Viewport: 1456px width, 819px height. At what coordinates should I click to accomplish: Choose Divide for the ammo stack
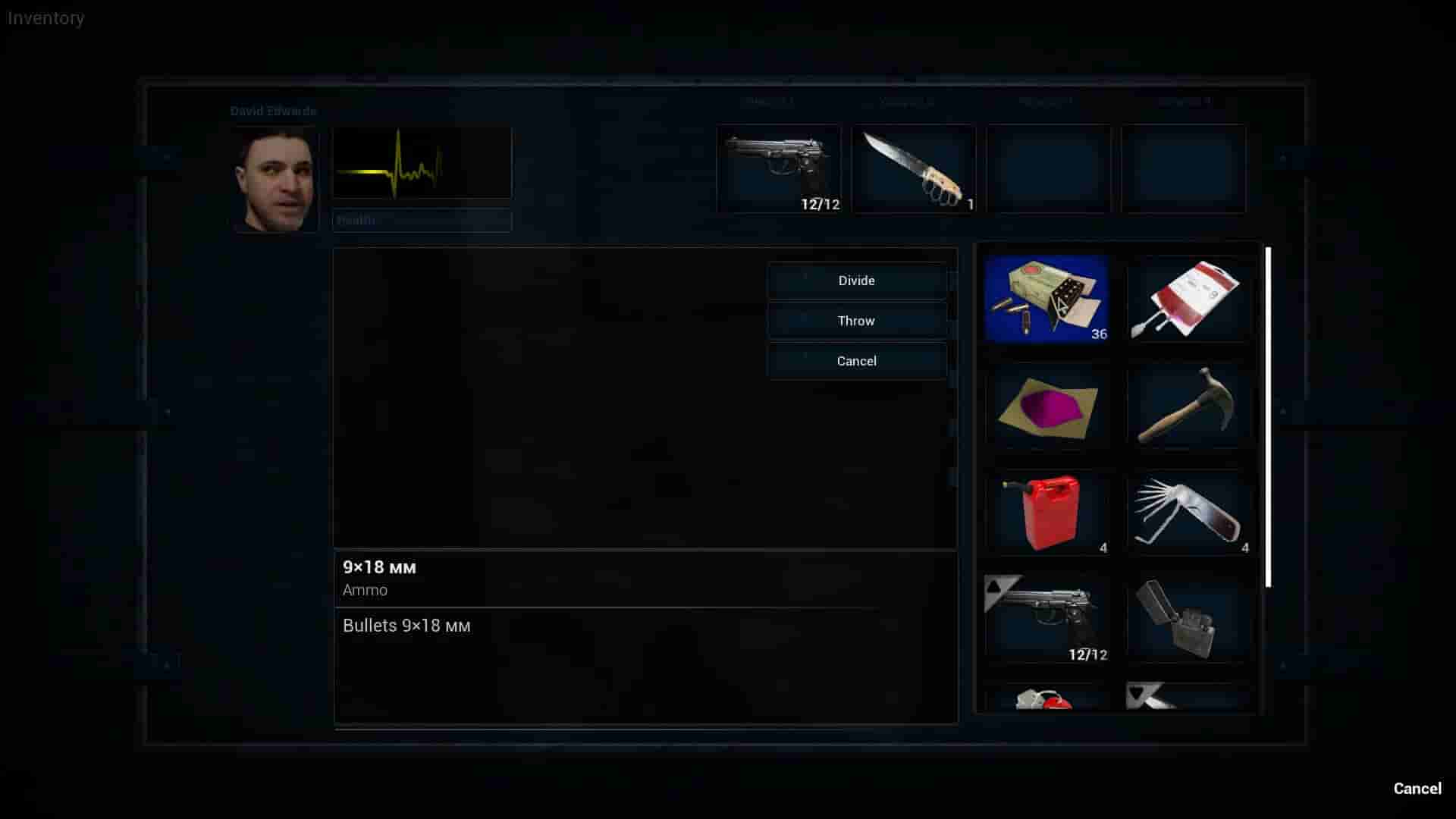point(856,281)
